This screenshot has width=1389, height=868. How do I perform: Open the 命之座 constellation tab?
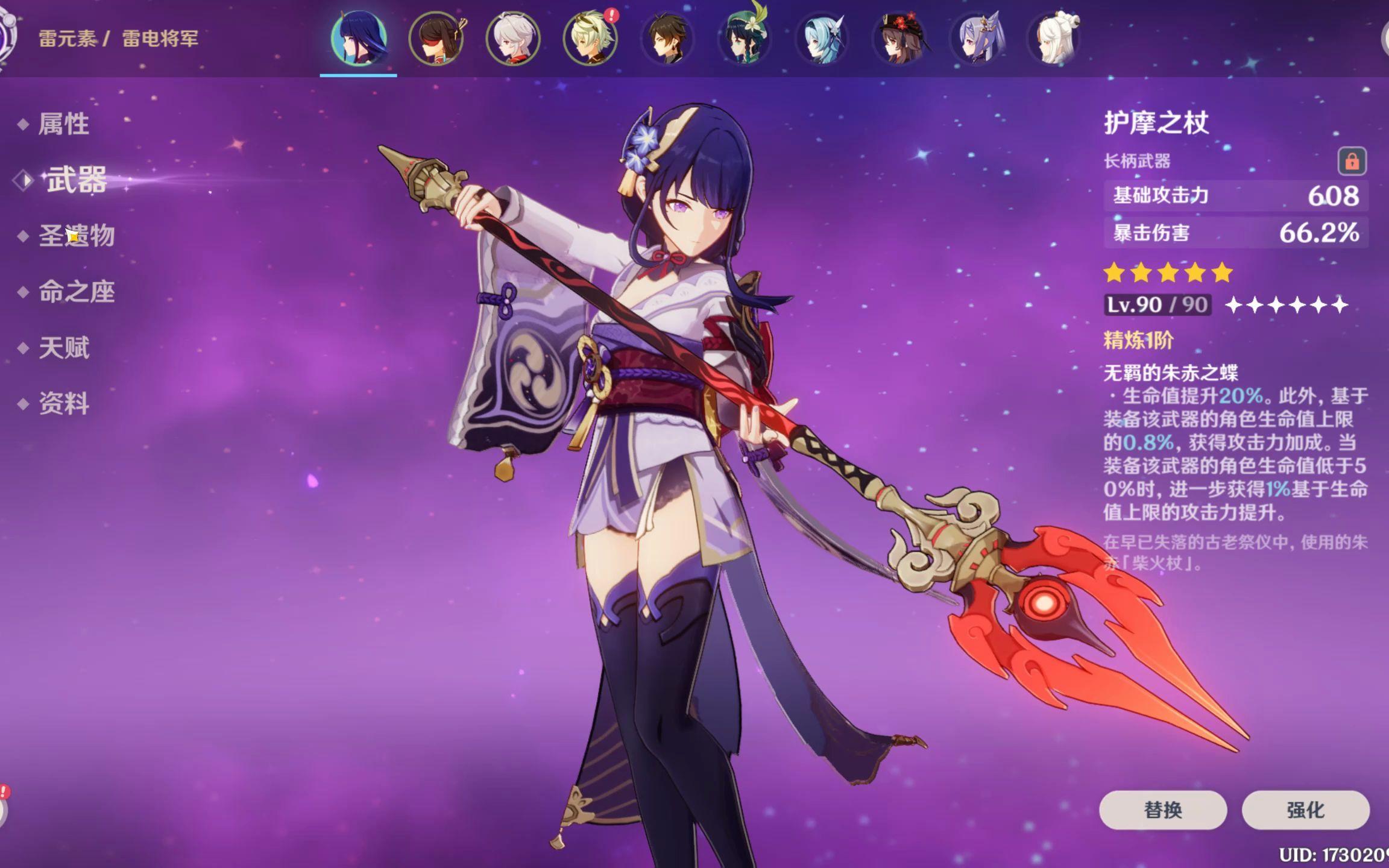click(x=77, y=292)
